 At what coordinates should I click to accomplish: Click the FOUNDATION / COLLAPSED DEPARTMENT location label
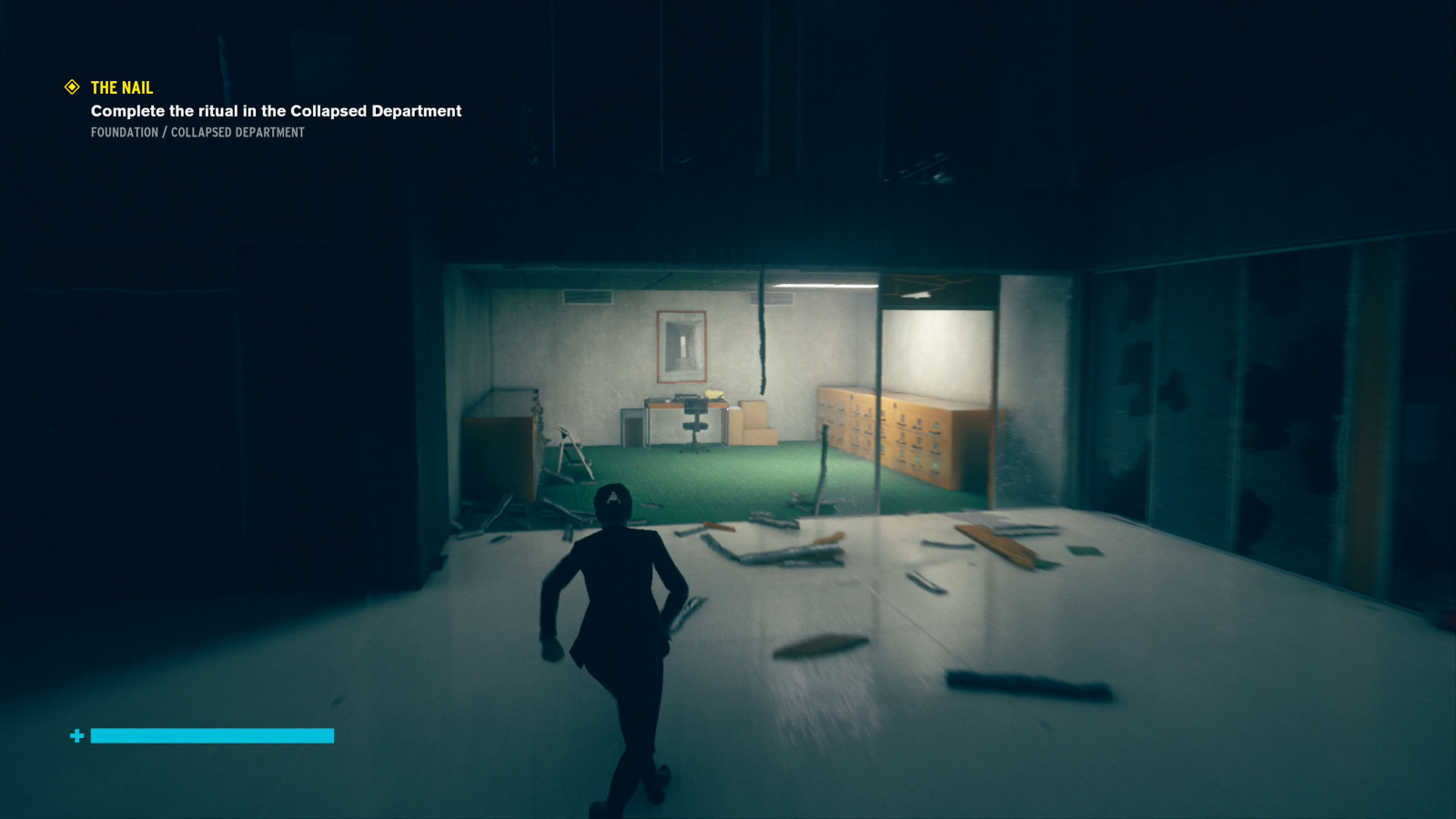(197, 133)
